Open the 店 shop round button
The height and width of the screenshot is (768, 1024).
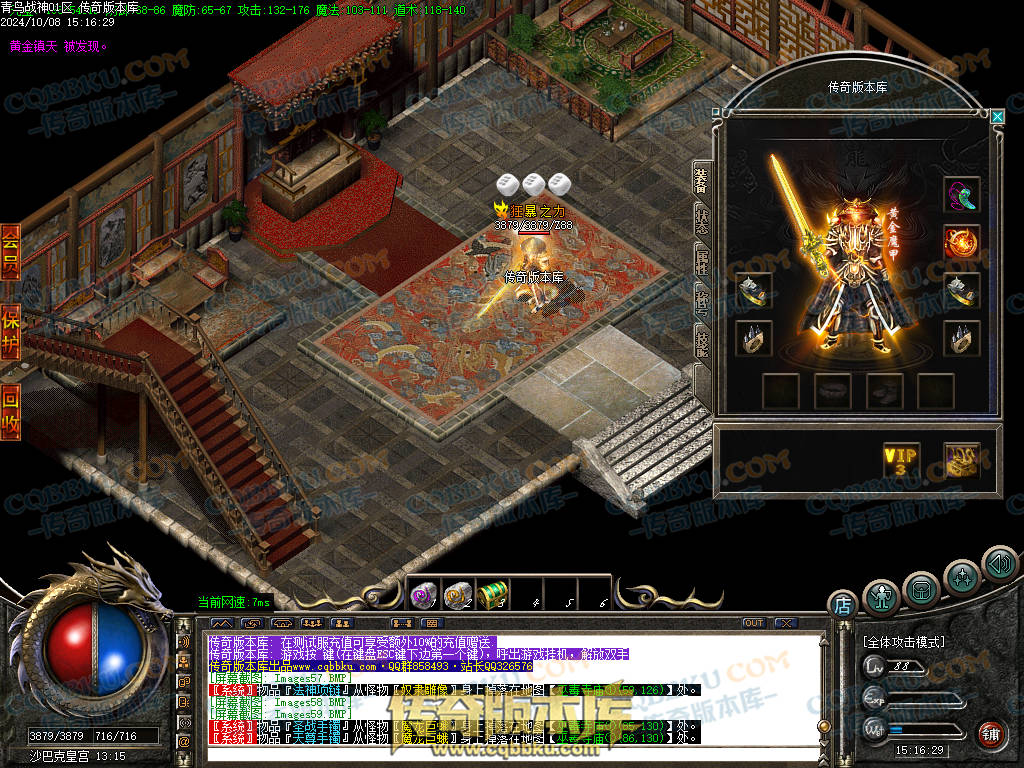[842, 605]
